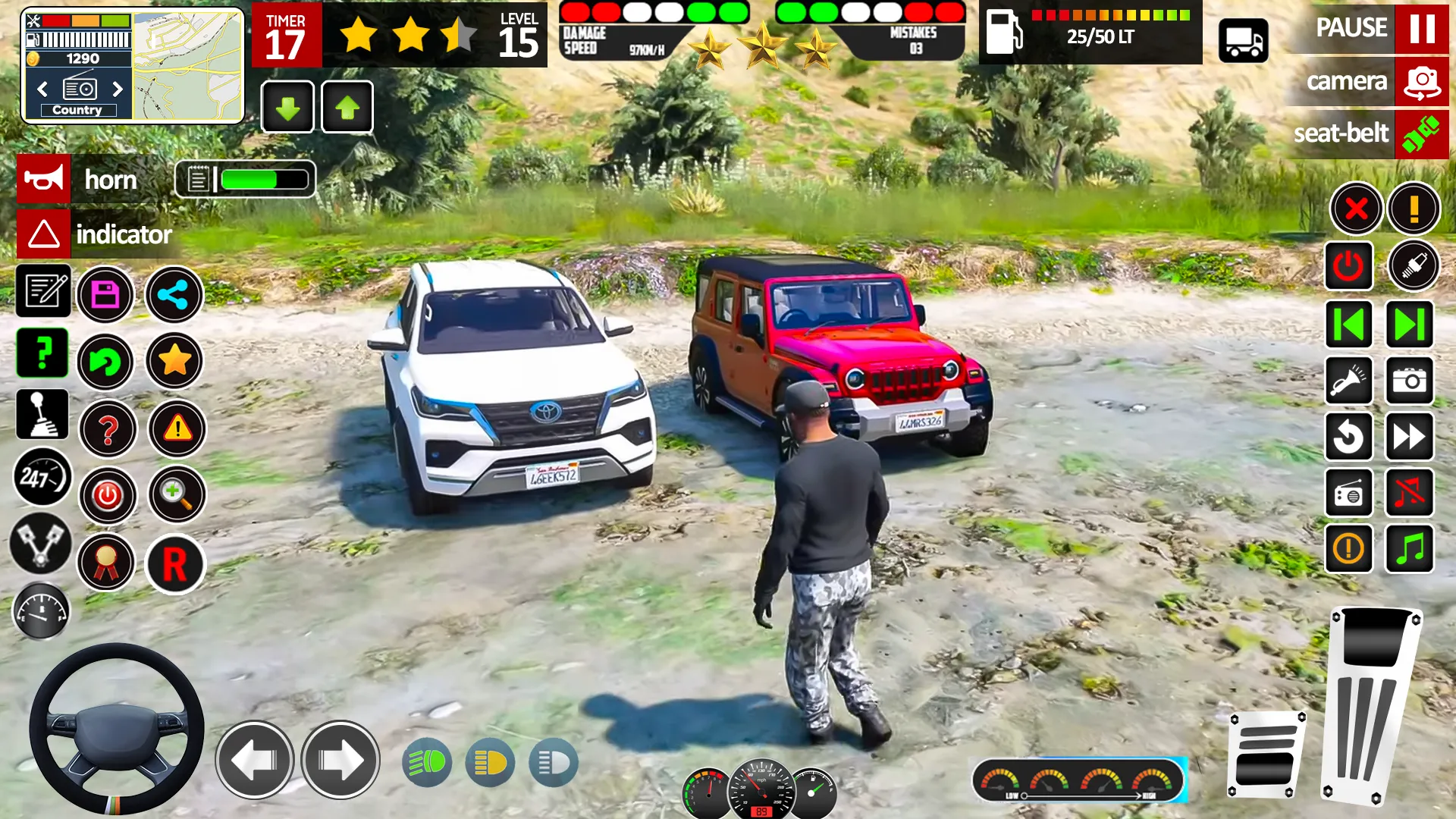Turn on the hazard indicator
The height and width of the screenshot is (819, 1456).
44,234
